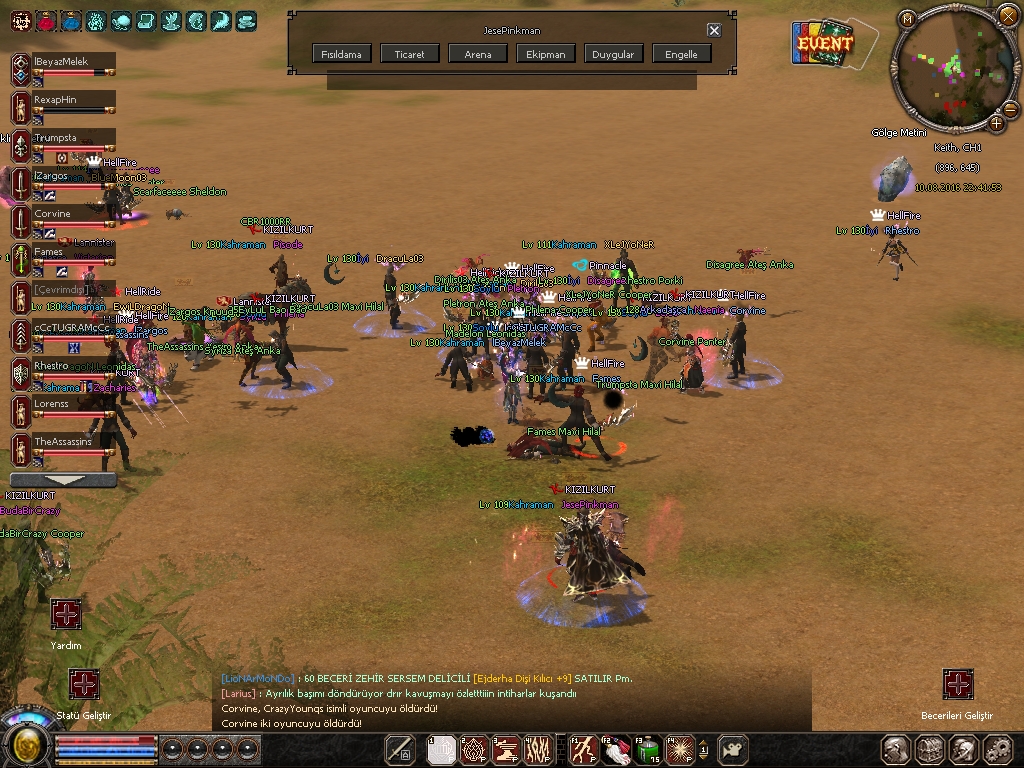Open Statü Geliştir stat upgrade
1024x768 pixels.
[x=85, y=685]
